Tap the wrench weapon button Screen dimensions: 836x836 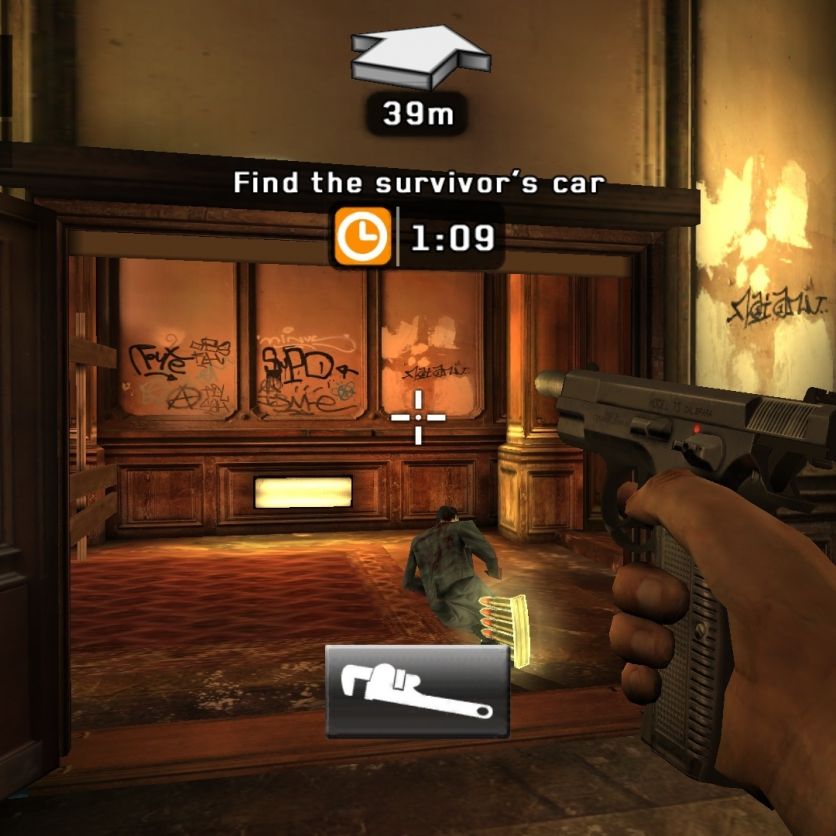tap(417, 691)
